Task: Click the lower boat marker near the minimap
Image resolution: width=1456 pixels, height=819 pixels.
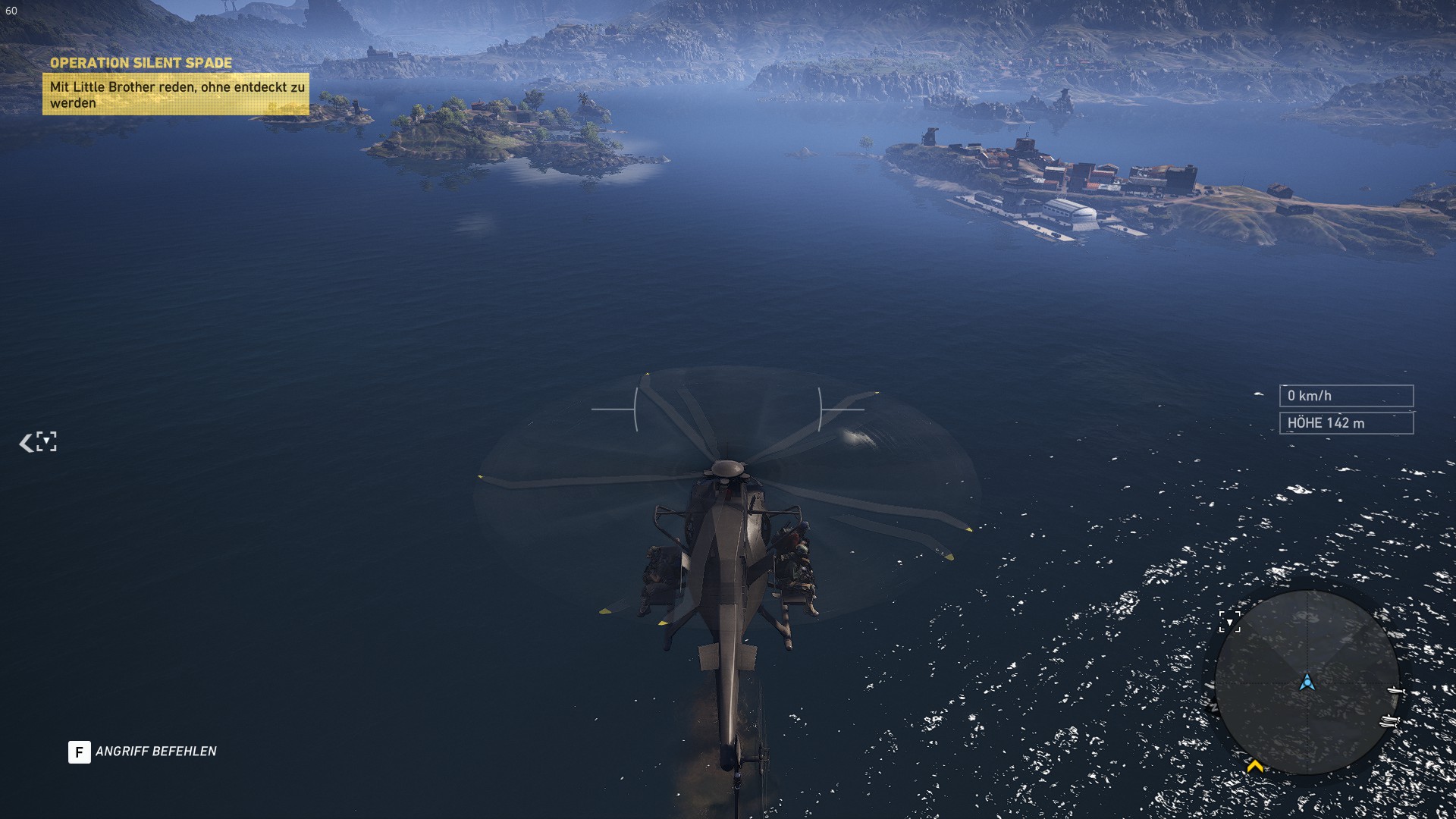Action: [x=1389, y=721]
